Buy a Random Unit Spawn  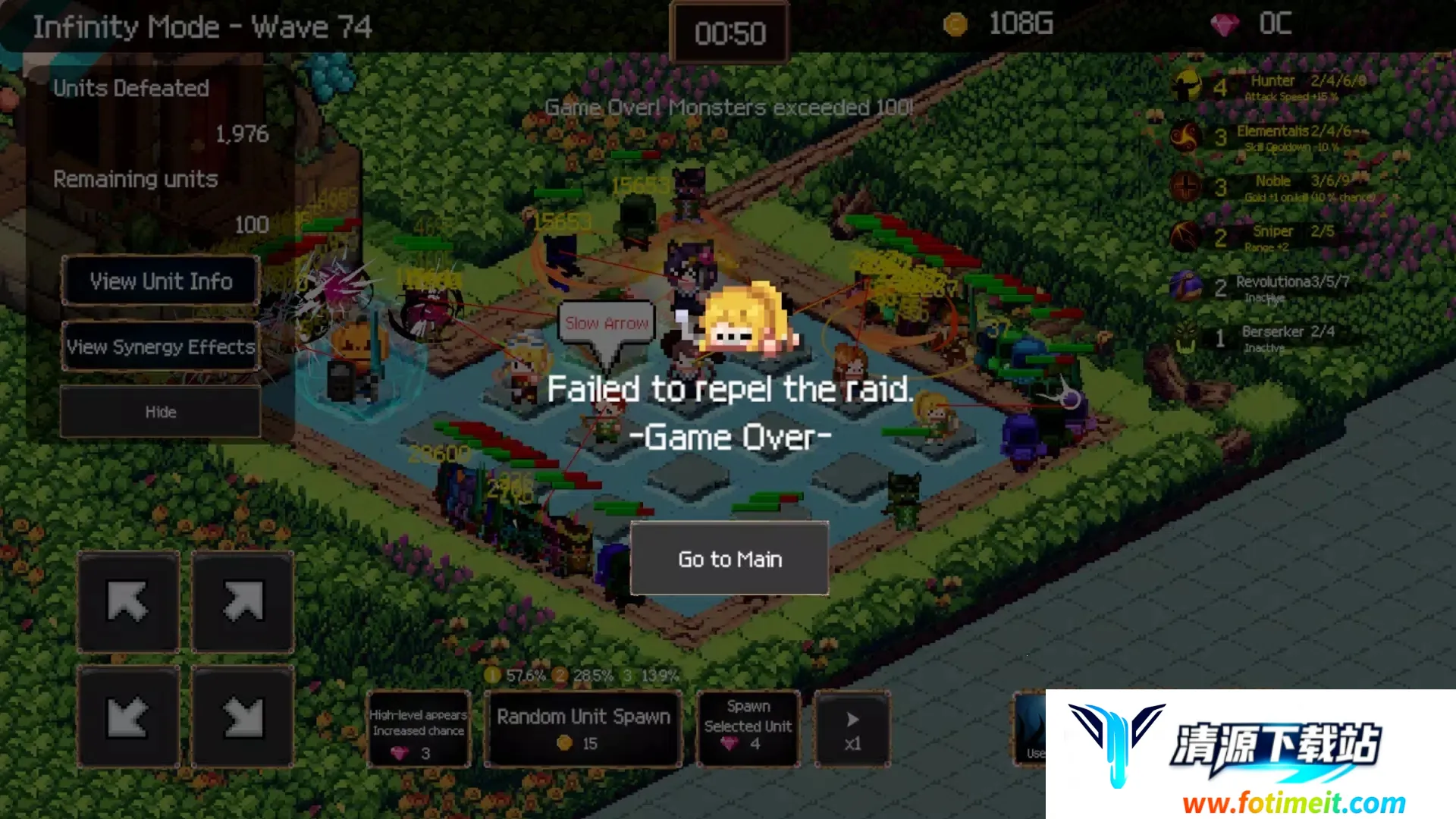pyautogui.click(x=583, y=729)
